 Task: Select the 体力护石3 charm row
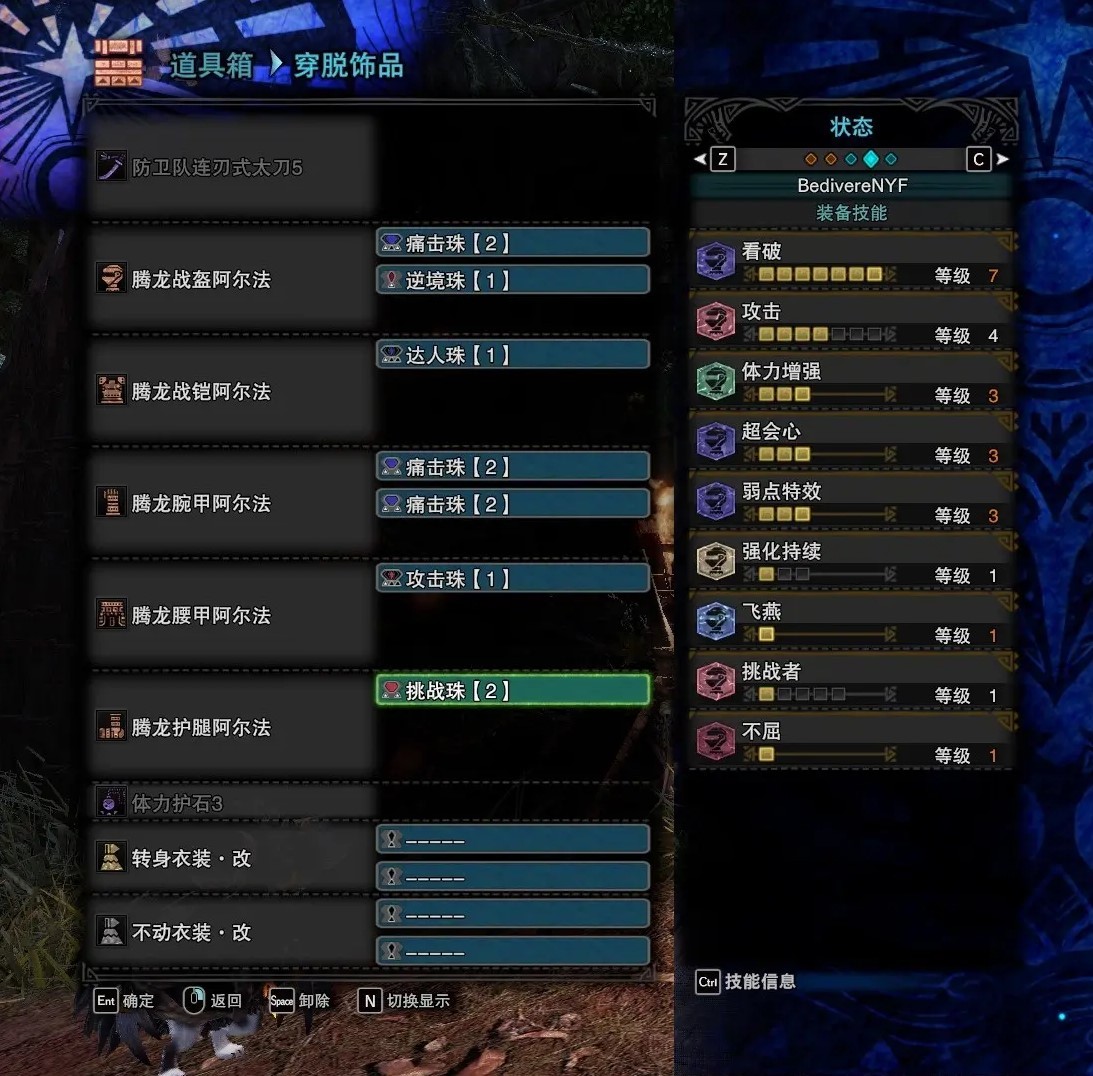pos(230,803)
